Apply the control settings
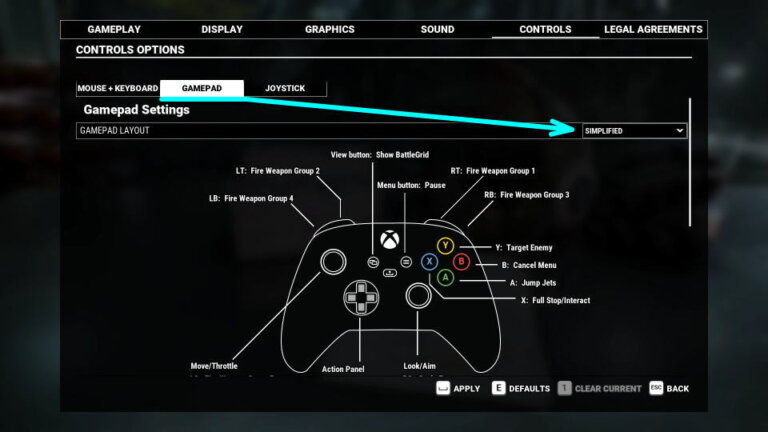This screenshot has height=432, width=768. 458,388
